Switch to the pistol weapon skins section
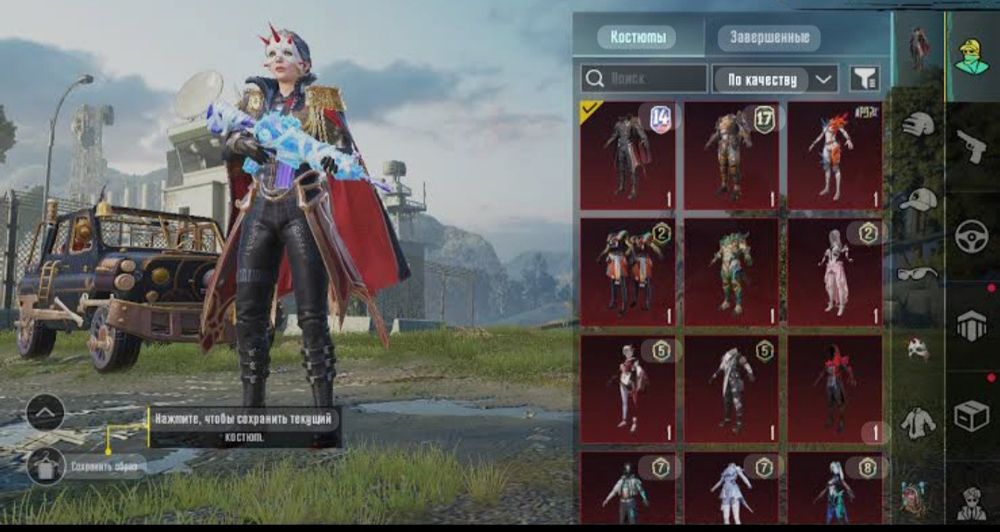1000x532 pixels. pyautogui.click(x=971, y=148)
